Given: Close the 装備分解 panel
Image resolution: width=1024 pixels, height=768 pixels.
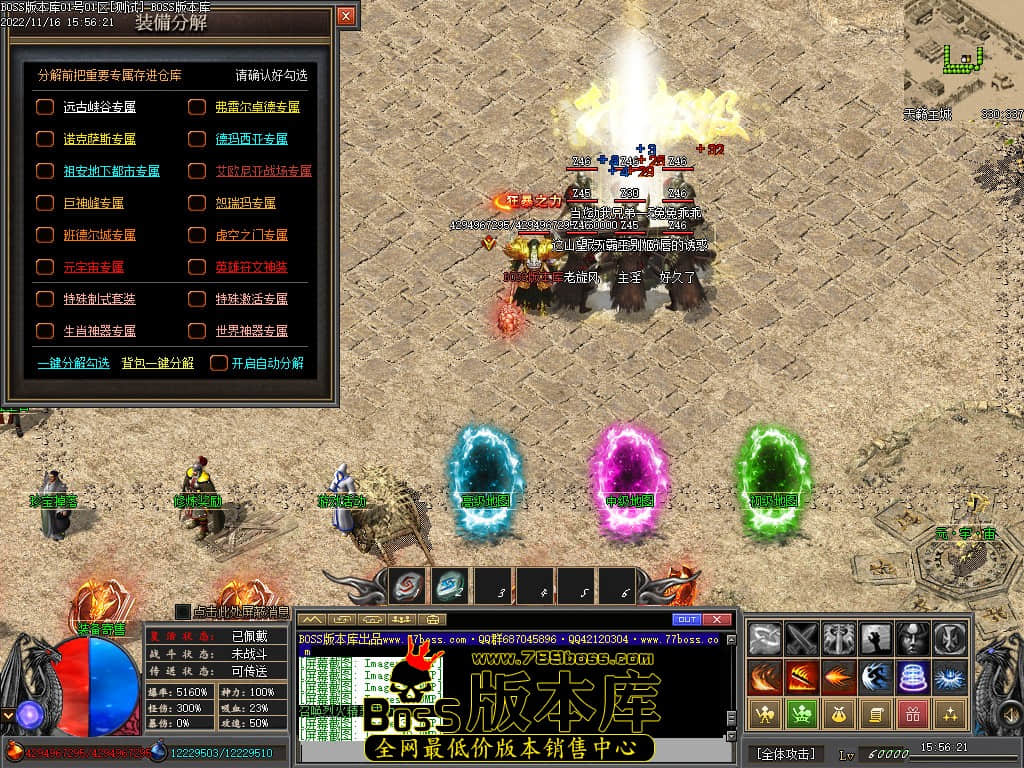Looking at the screenshot, I should coord(346,16).
